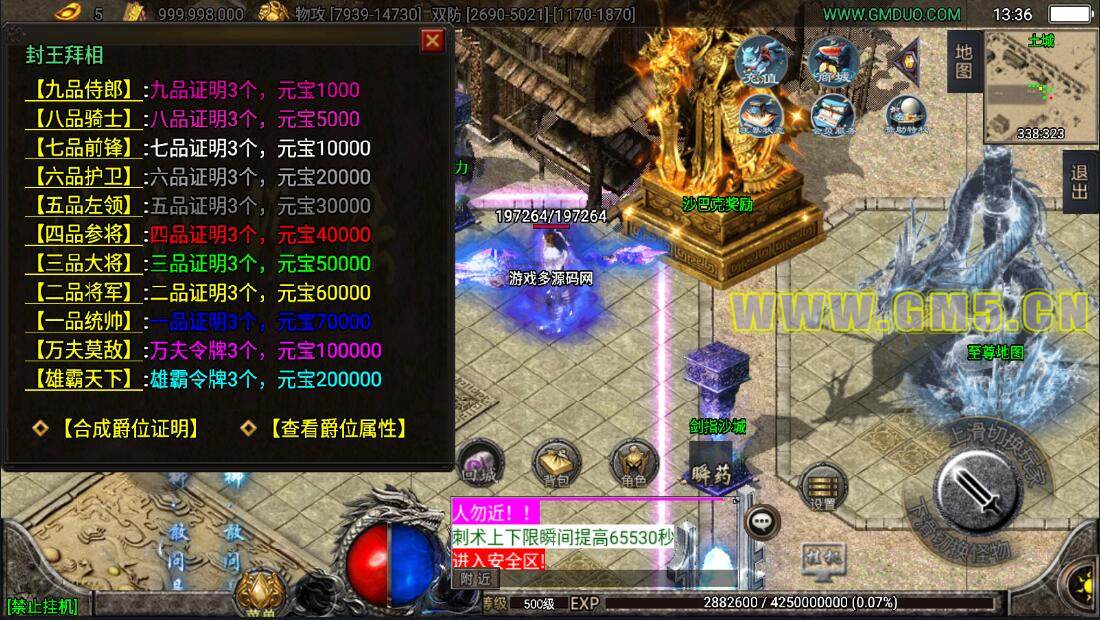Open the chat speech bubble button
This screenshot has height=620, width=1100.
click(x=764, y=521)
